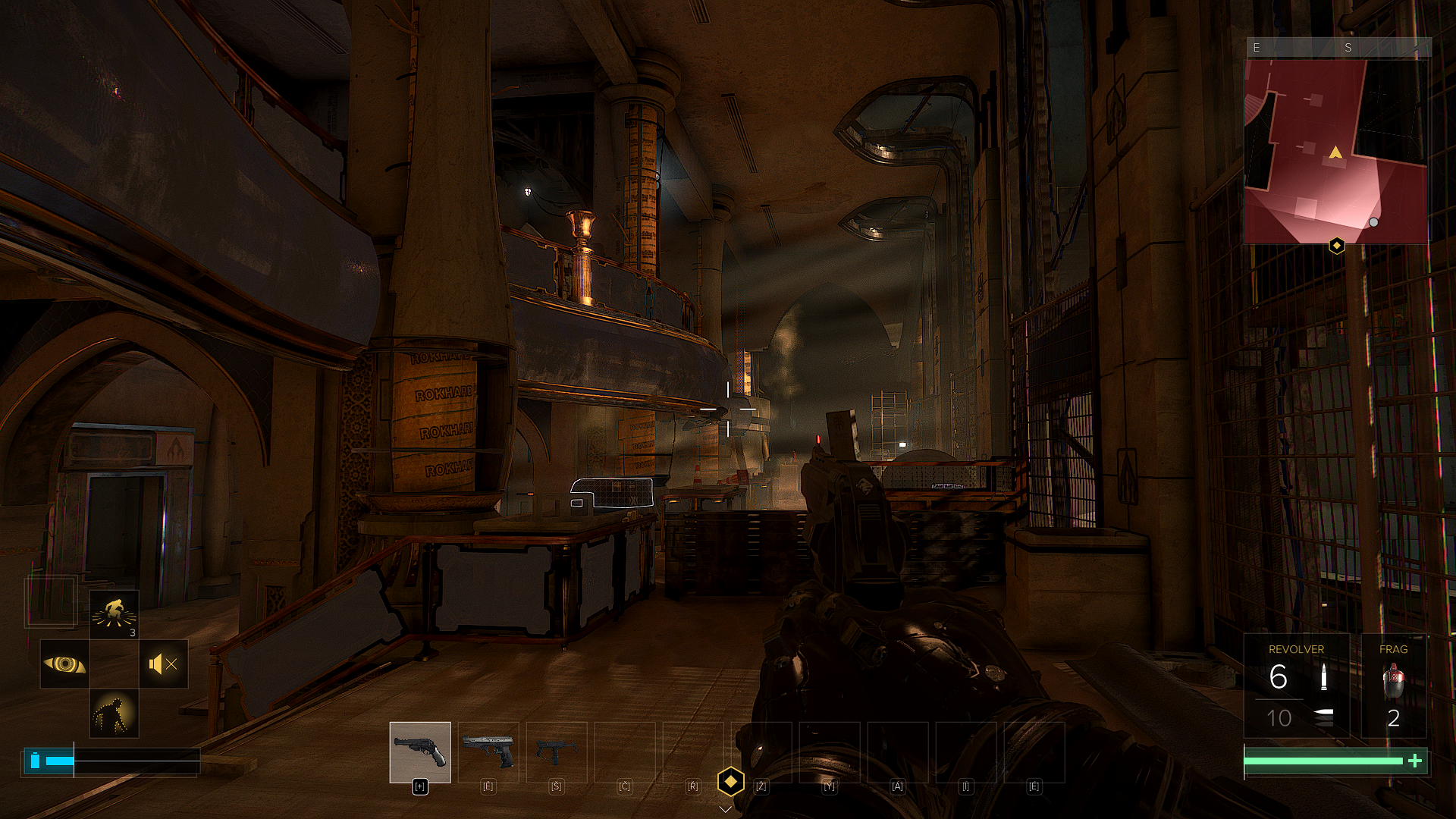Activate the crouching figure cloak augmentation
Image resolution: width=1456 pixels, height=819 pixels.
pyautogui.click(x=114, y=714)
